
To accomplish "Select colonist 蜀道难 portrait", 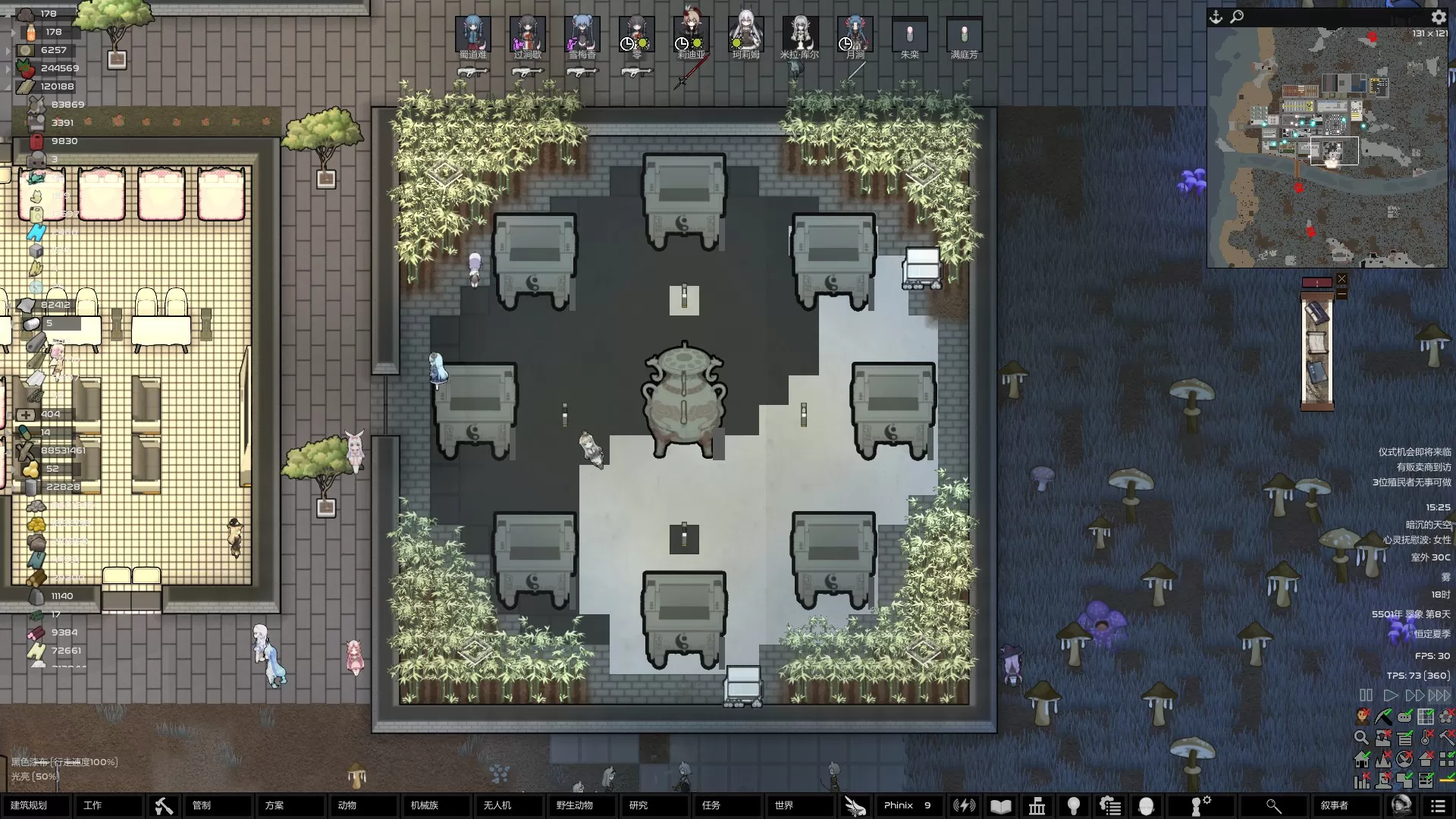I will click(473, 35).
